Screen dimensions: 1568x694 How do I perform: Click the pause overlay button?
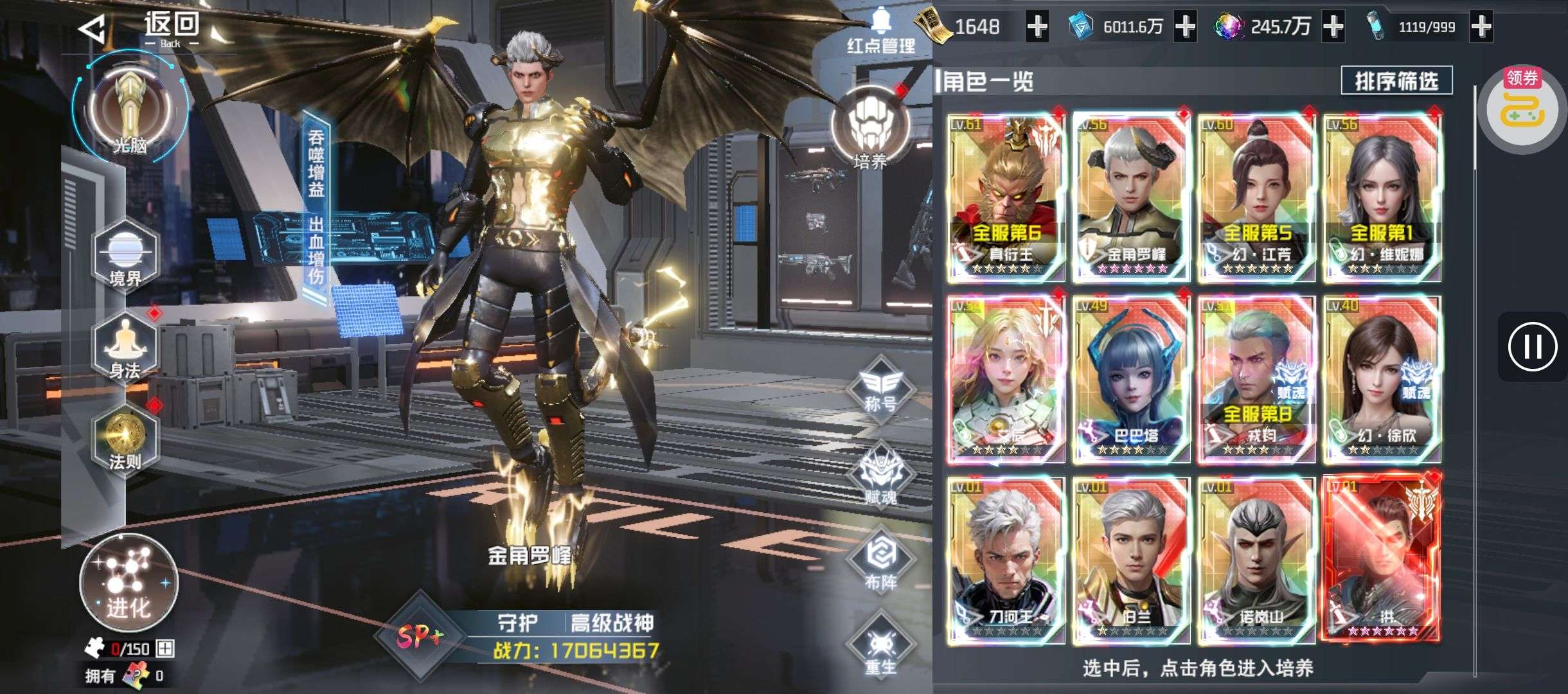point(1533,347)
